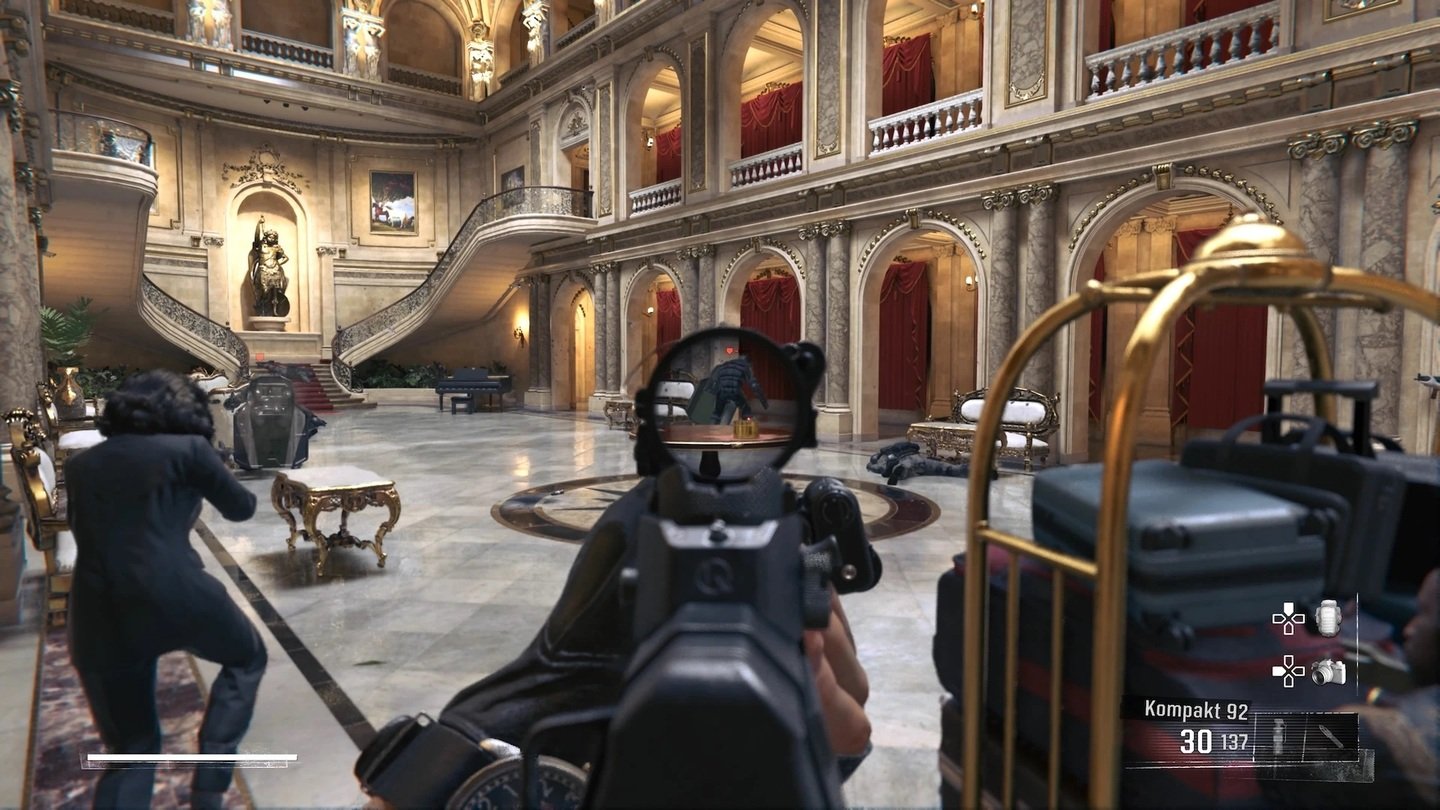Select the knife weapon silhouette icon
The width and height of the screenshot is (1440, 810).
pos(1329,736)
